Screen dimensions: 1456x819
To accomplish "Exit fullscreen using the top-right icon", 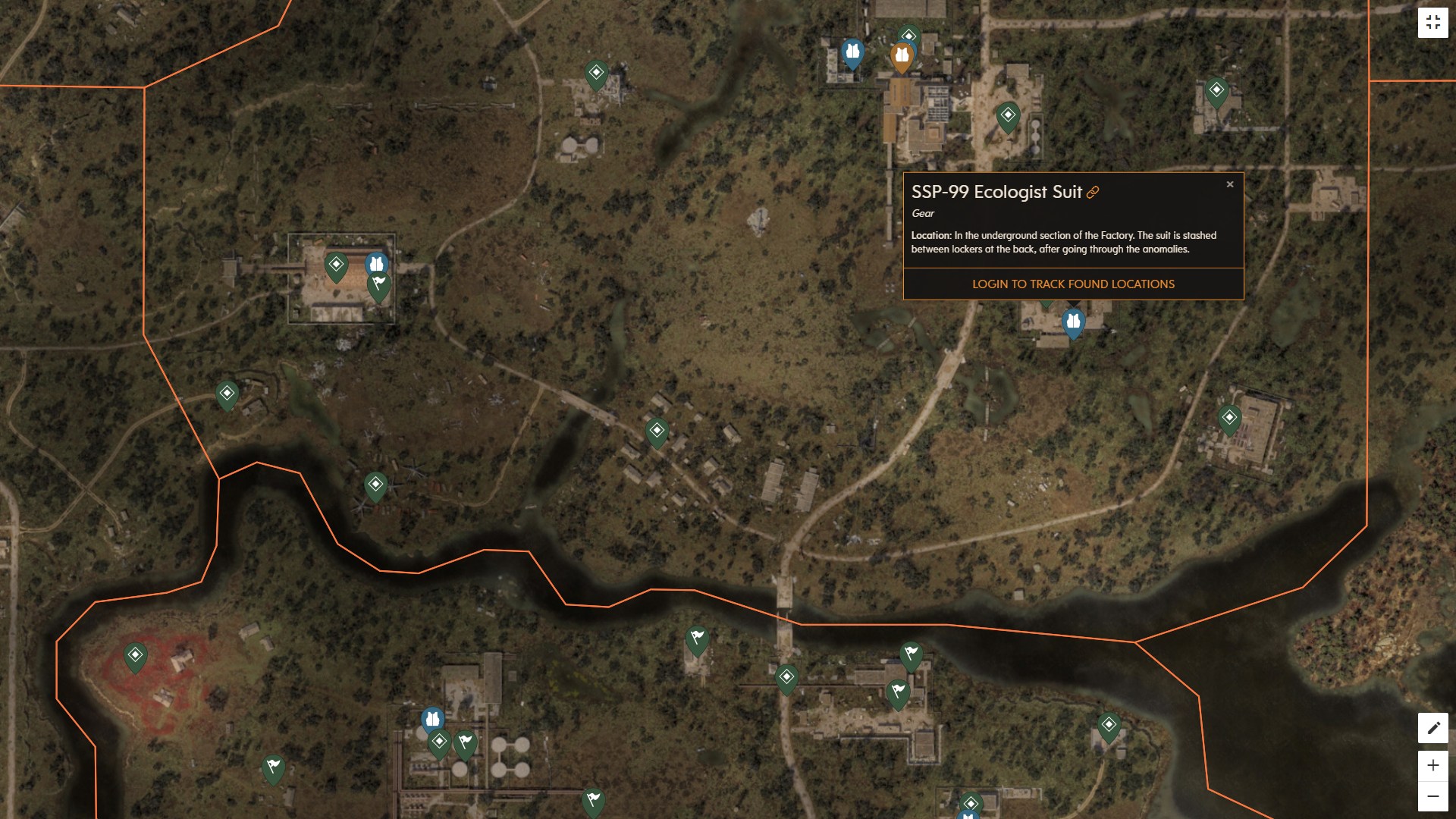I will coord(1433,21).
